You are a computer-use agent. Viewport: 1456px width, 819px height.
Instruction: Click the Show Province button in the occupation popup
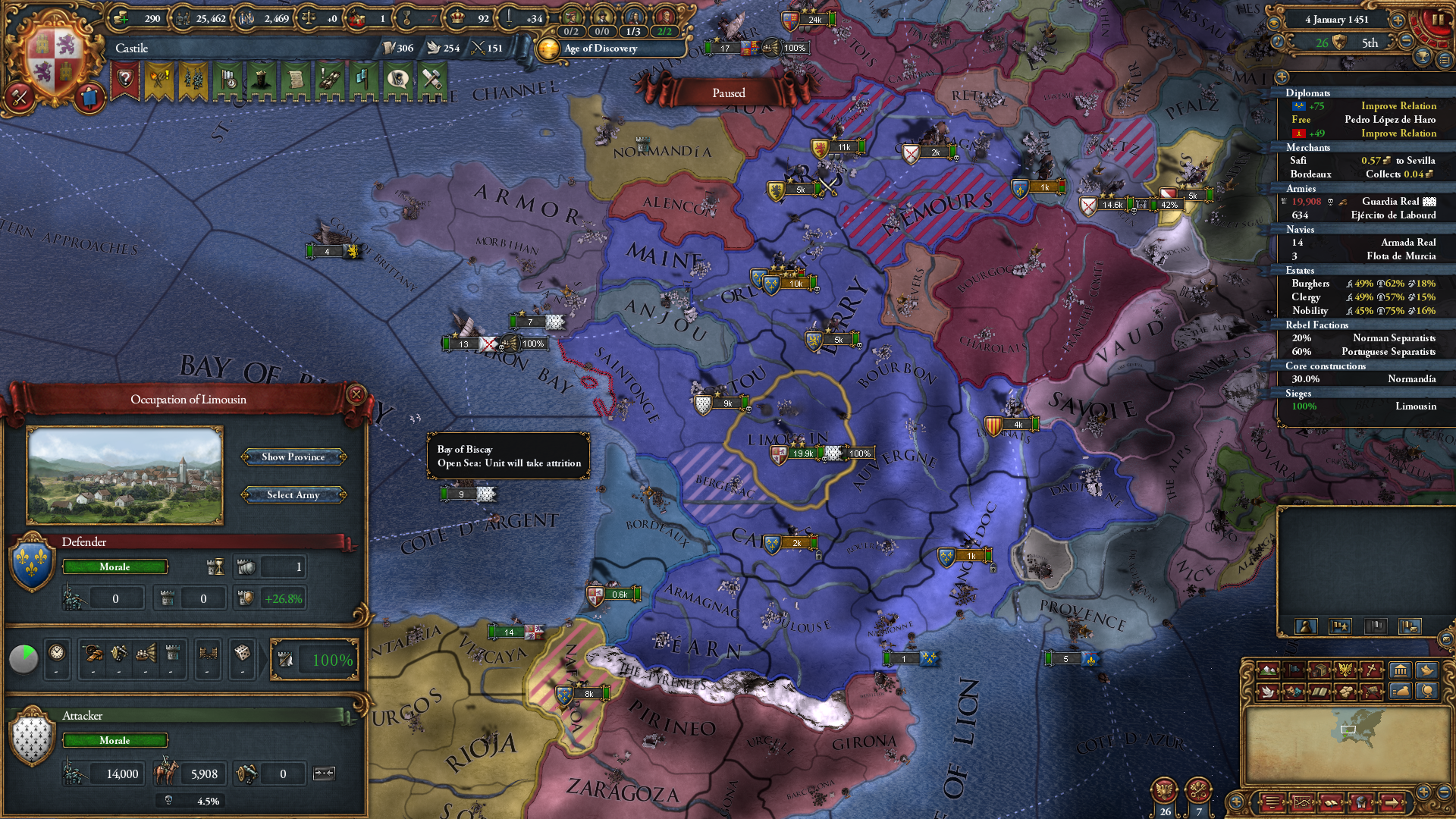pos(293,457)
